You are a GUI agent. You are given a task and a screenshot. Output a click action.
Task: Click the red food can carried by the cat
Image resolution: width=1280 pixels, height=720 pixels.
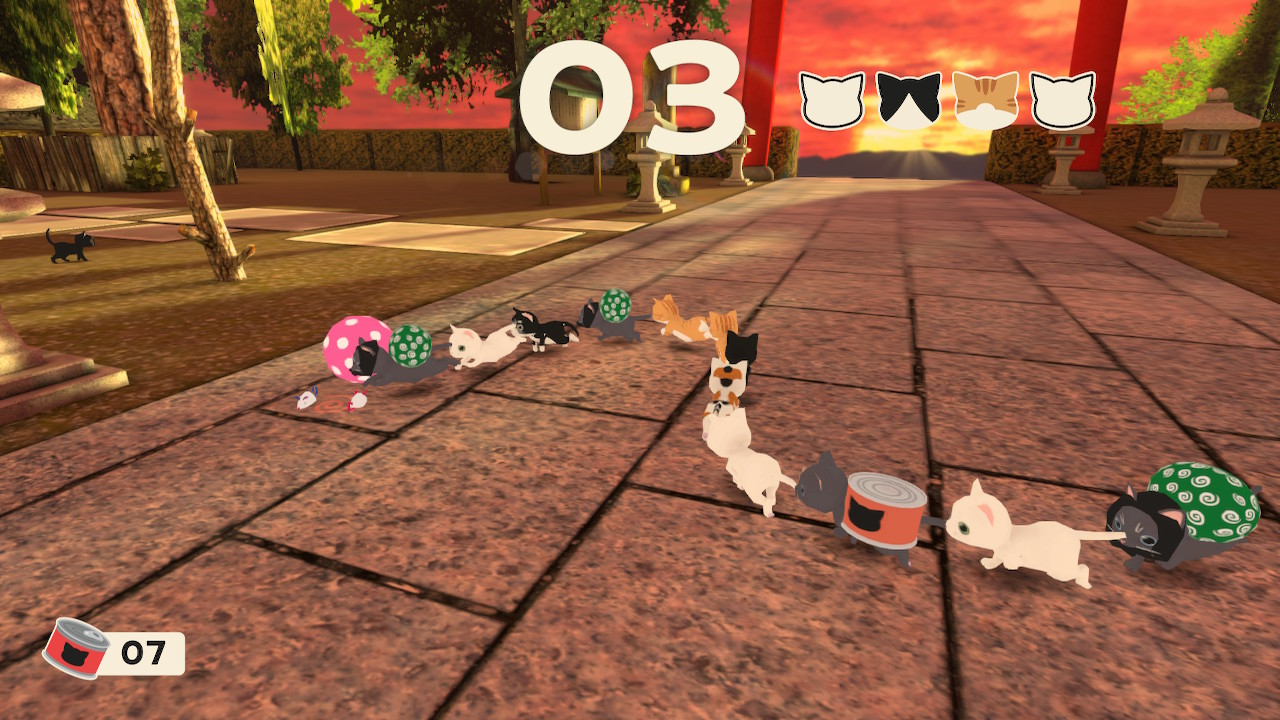(884, 510)
